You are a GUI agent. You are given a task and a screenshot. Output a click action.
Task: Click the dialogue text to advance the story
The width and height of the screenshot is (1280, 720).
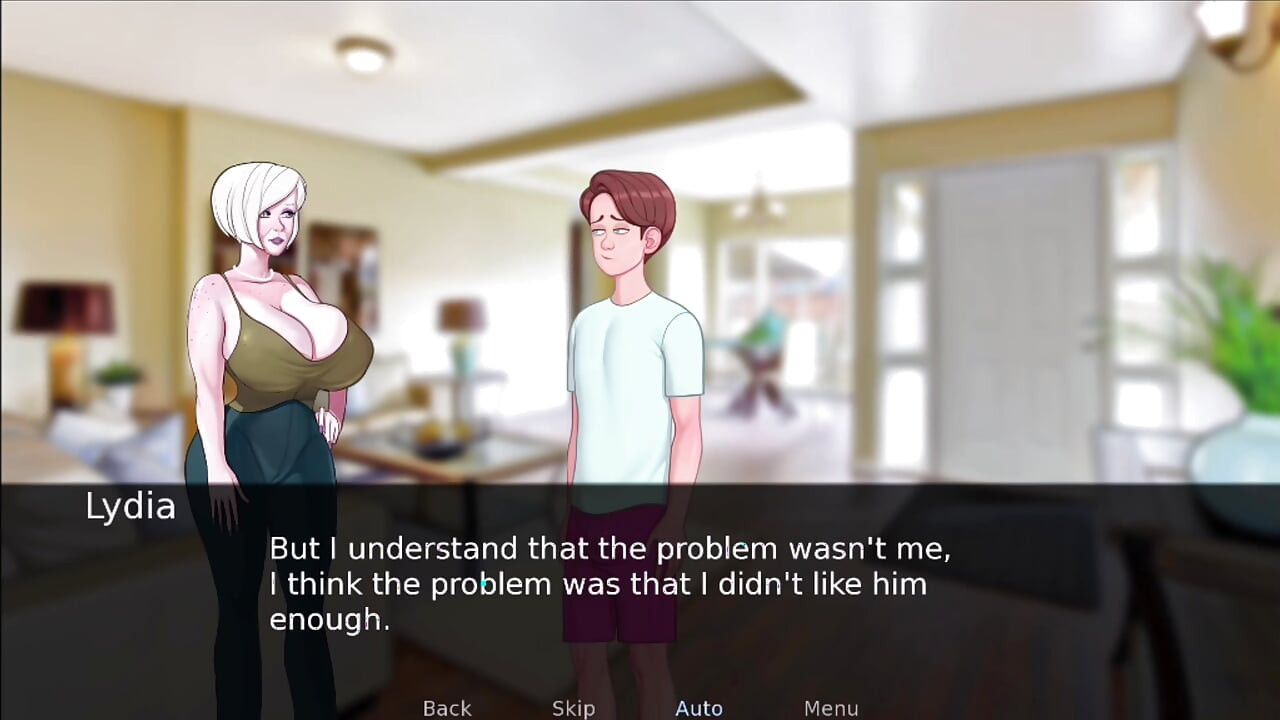[610, 584]
